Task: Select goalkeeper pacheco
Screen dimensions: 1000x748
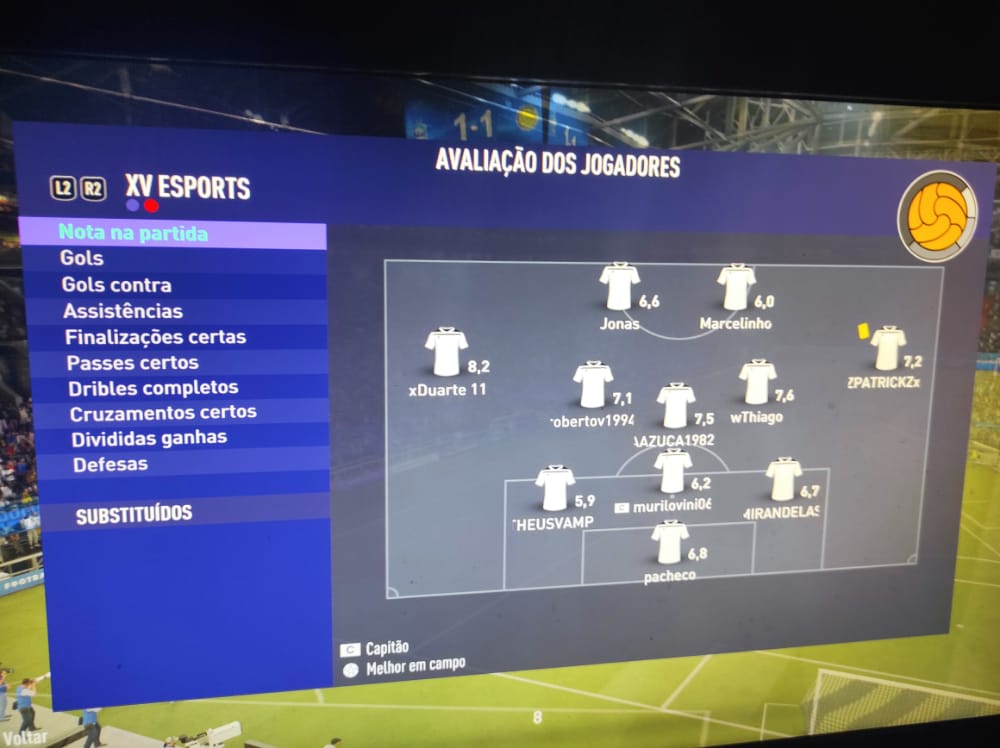Action: (x=670, y=543)
